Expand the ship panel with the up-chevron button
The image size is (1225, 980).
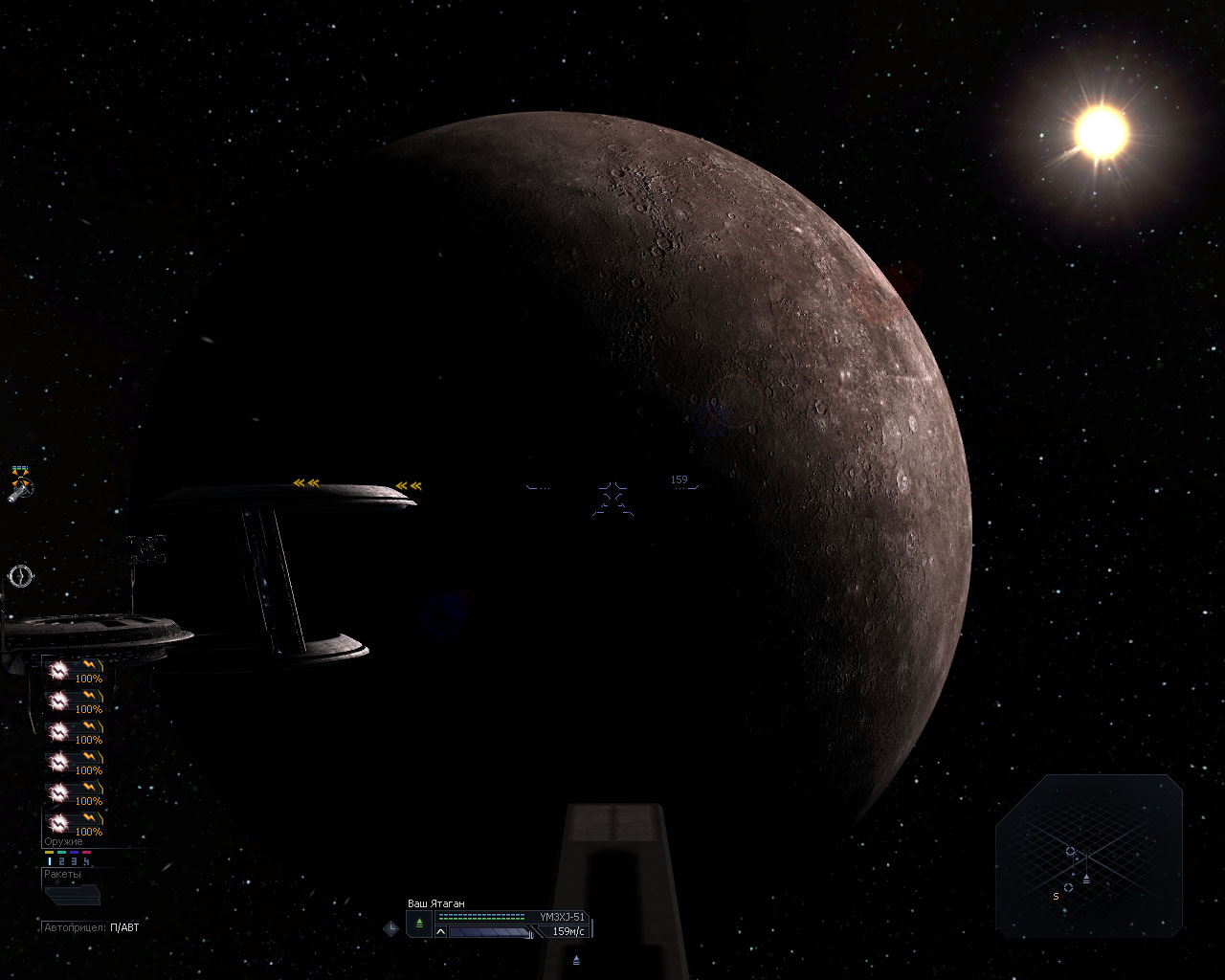(441, 931)
